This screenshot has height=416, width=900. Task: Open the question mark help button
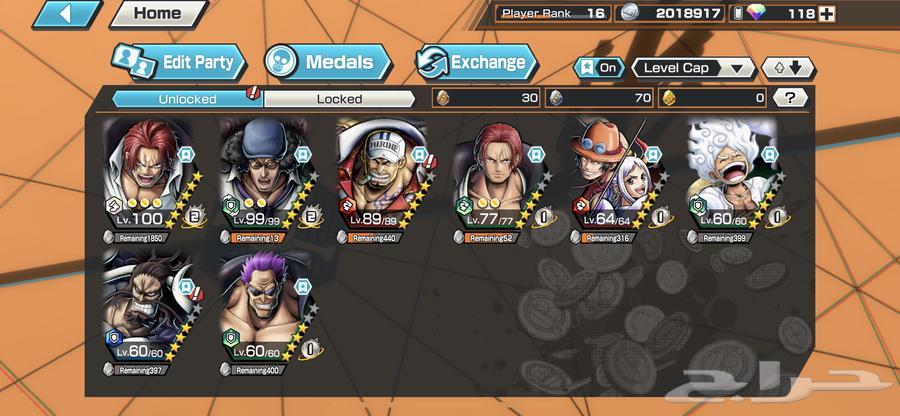tap(791, 97)
